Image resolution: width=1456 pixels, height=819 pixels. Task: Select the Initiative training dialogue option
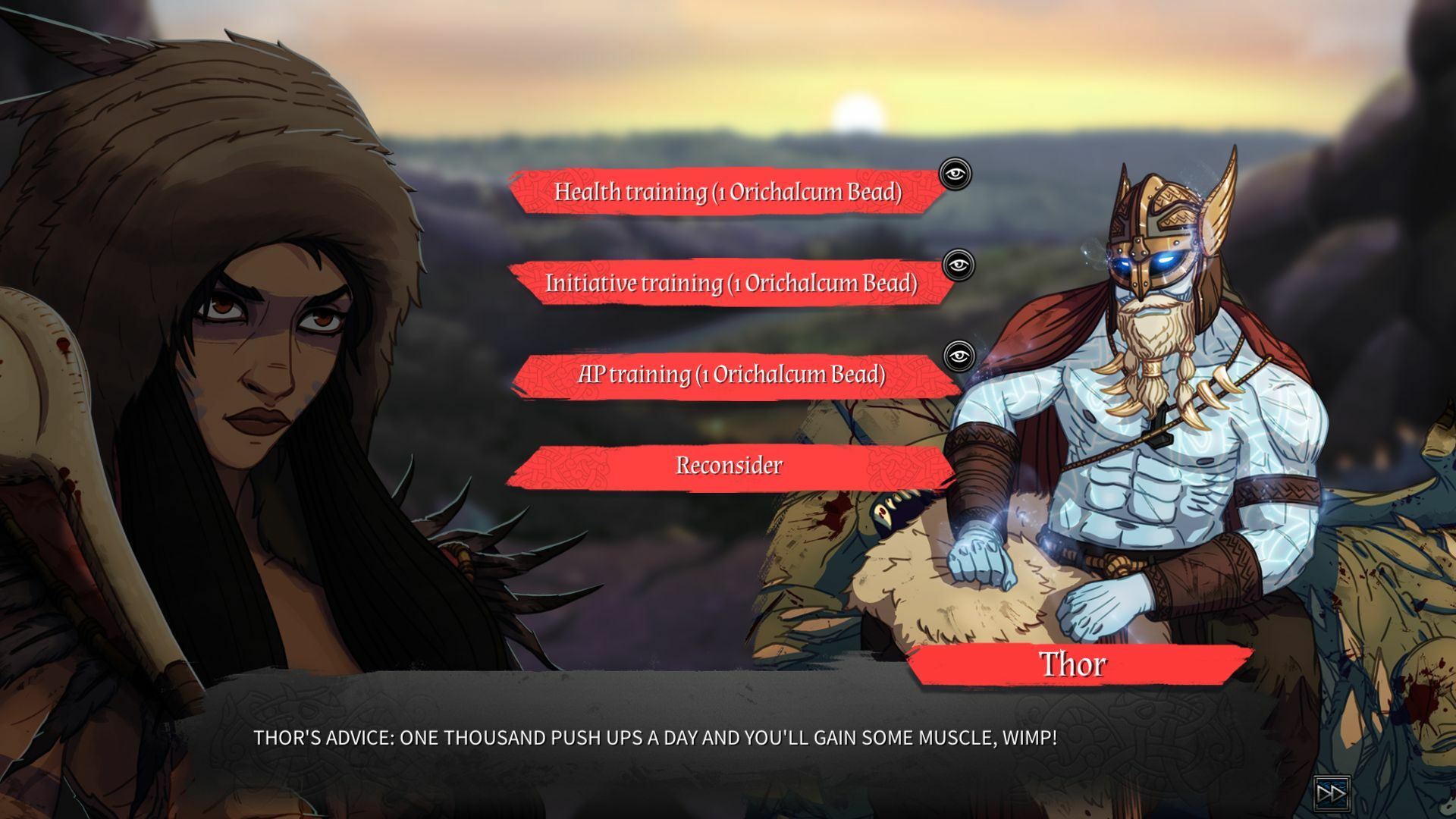(730, 284)
